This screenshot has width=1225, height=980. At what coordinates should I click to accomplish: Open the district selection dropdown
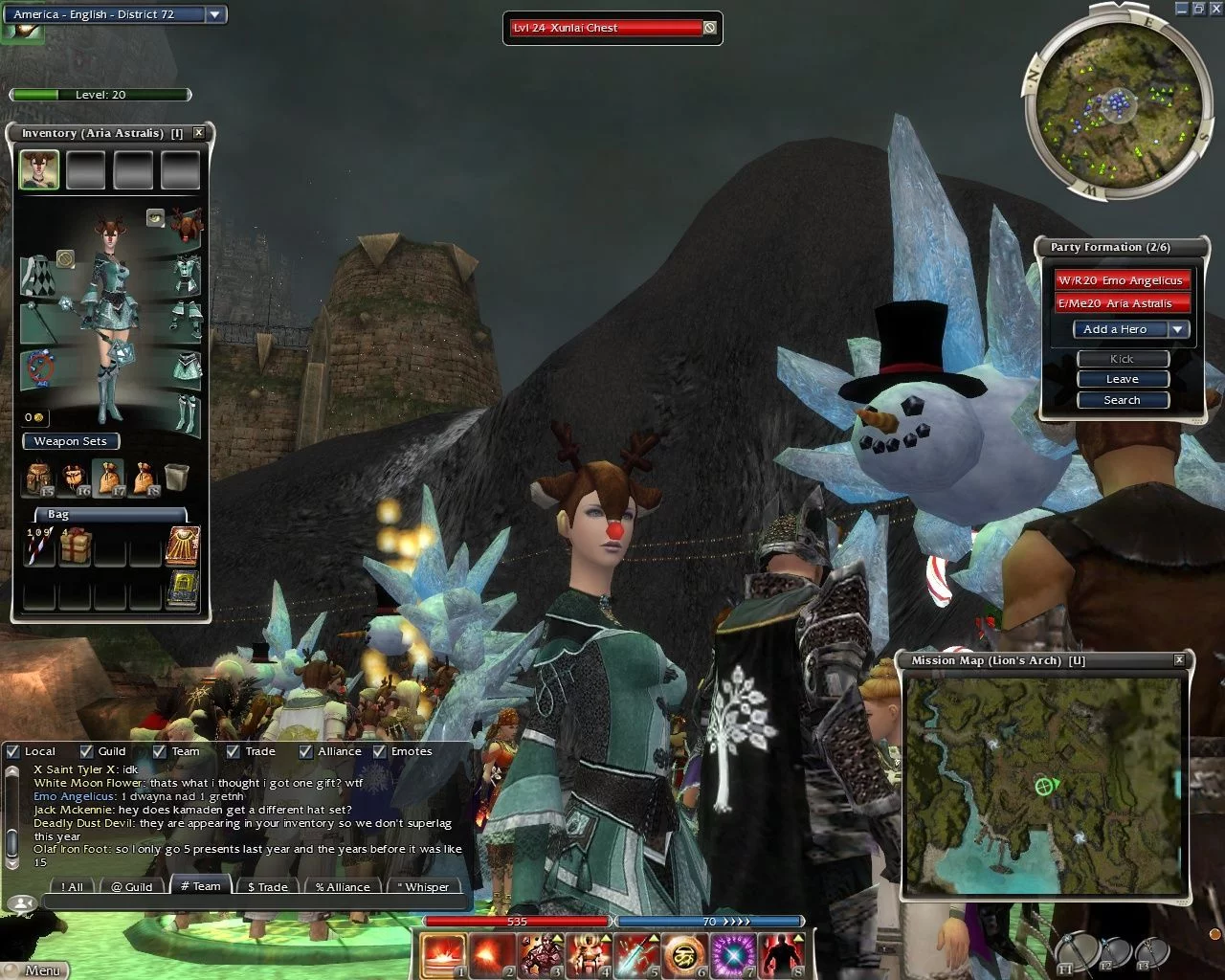pos(215,14)
